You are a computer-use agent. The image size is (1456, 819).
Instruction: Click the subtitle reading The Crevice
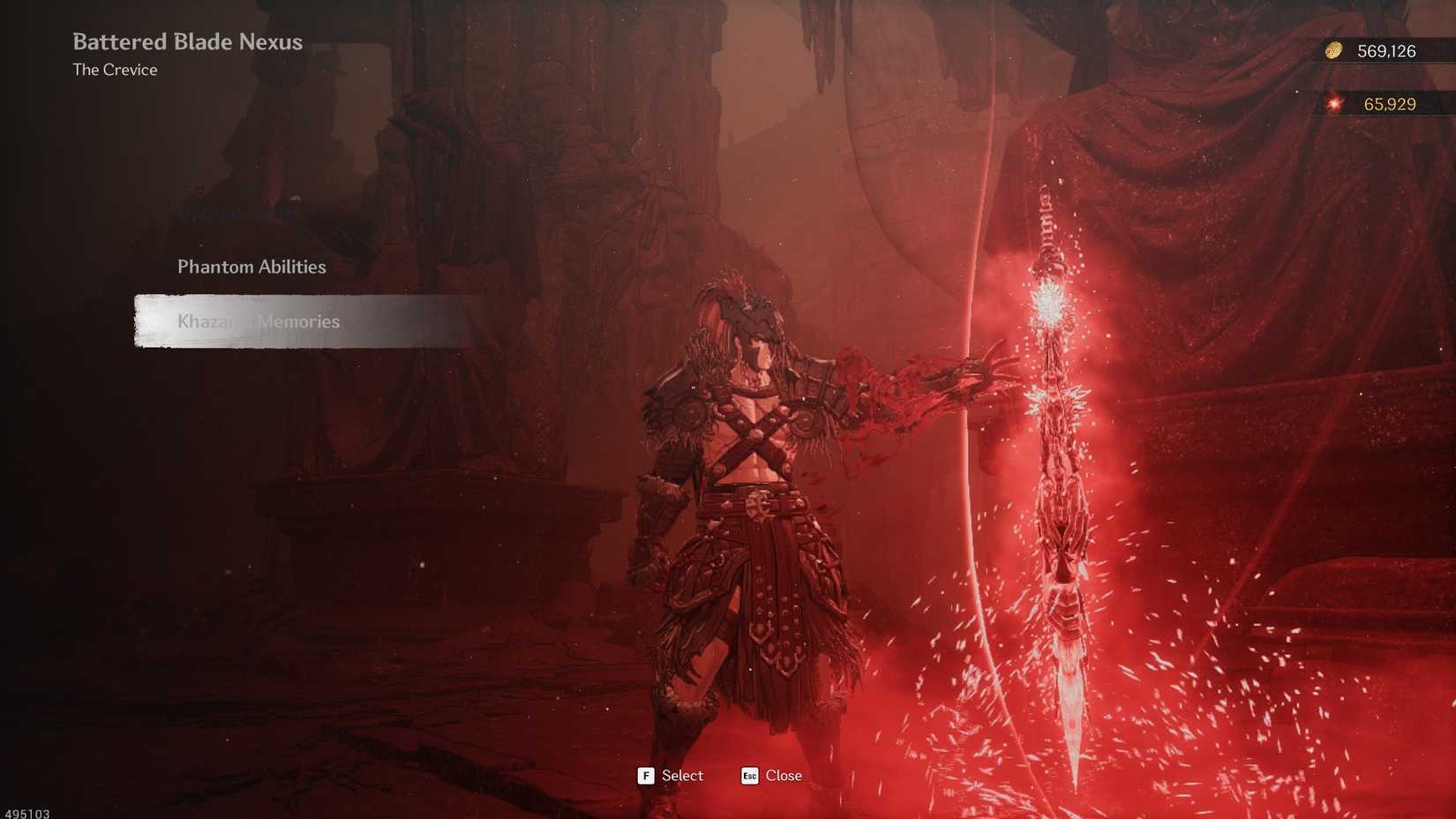coord(115,70)
